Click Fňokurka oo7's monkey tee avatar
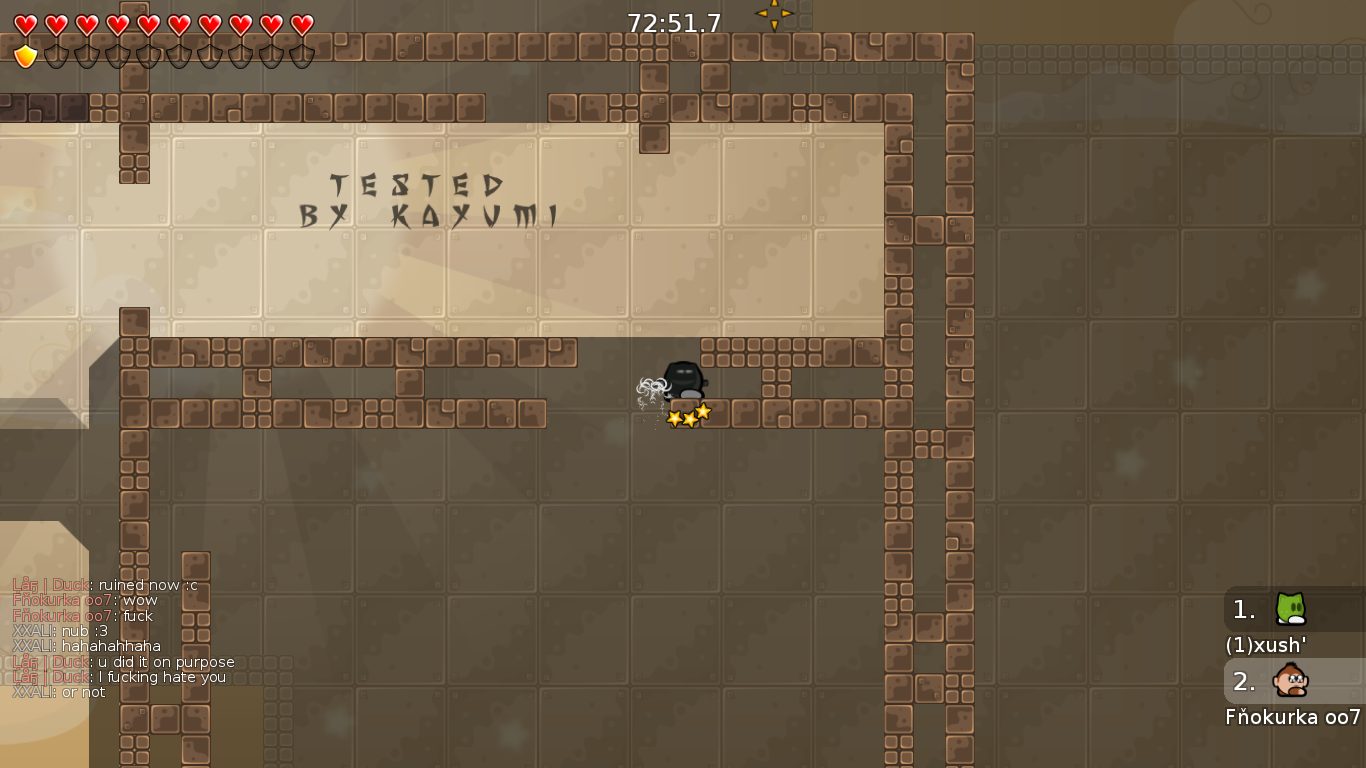 coord(1290,682)
